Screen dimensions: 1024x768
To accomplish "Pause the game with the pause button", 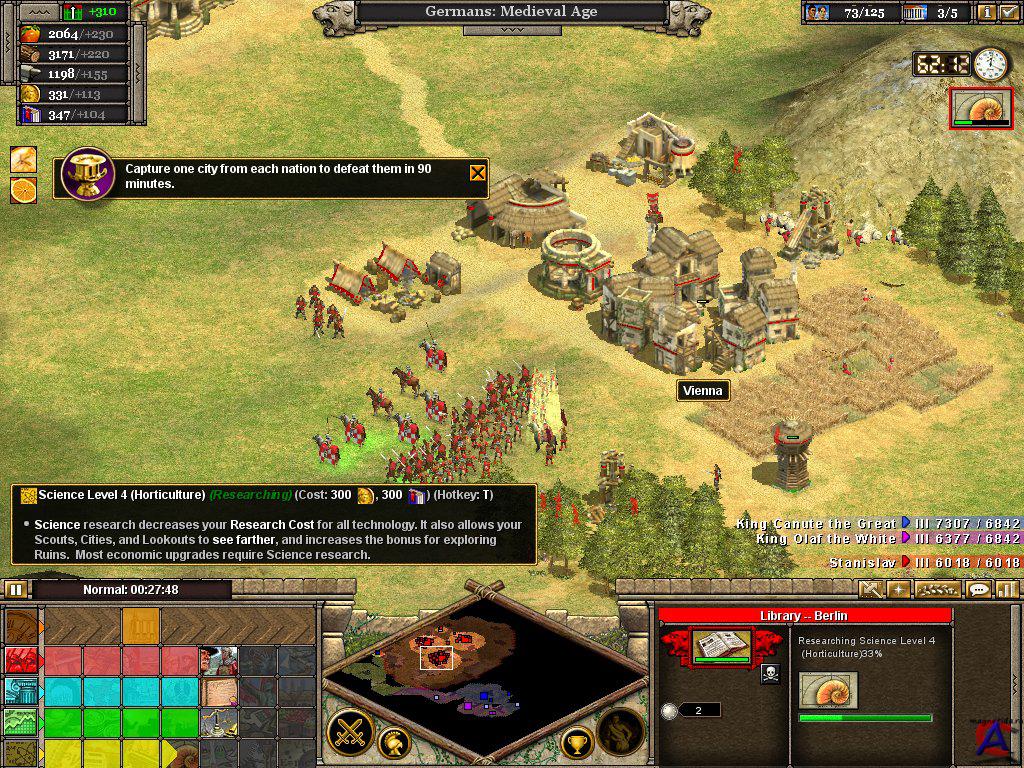I will pos(16,589).
